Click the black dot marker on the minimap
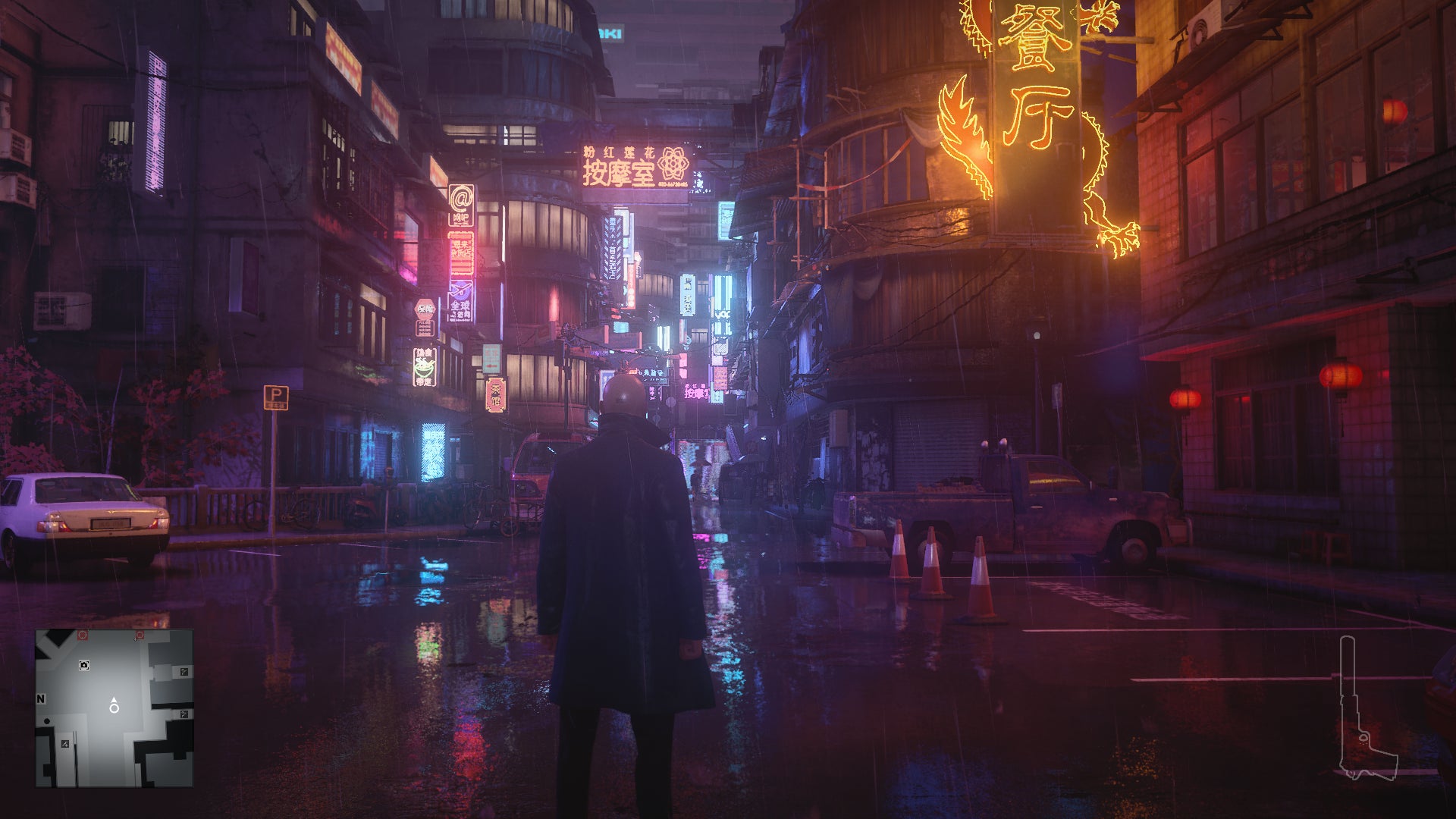 [x=47, y=721]
